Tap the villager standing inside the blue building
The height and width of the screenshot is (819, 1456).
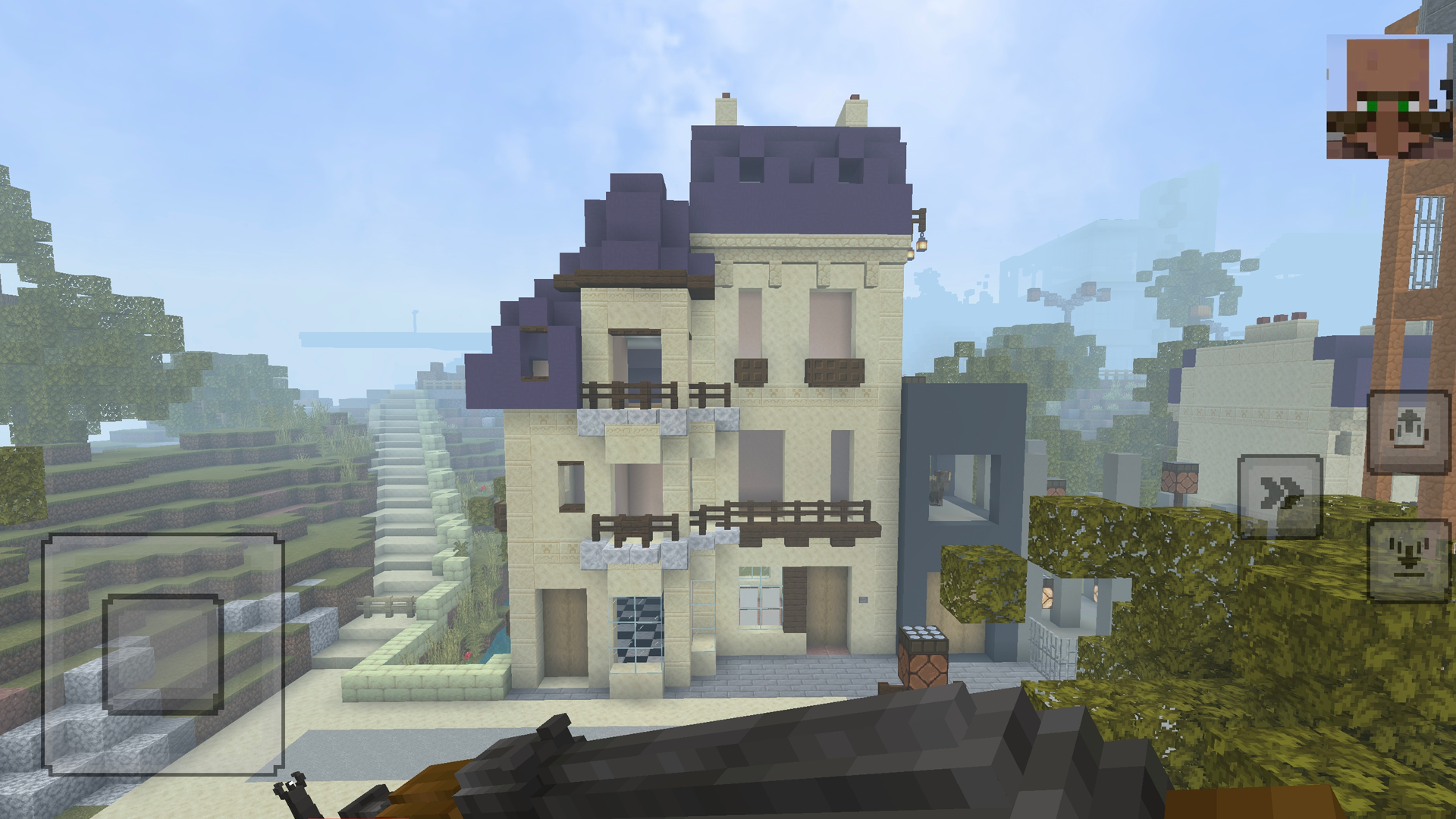(x=937, y=485)
